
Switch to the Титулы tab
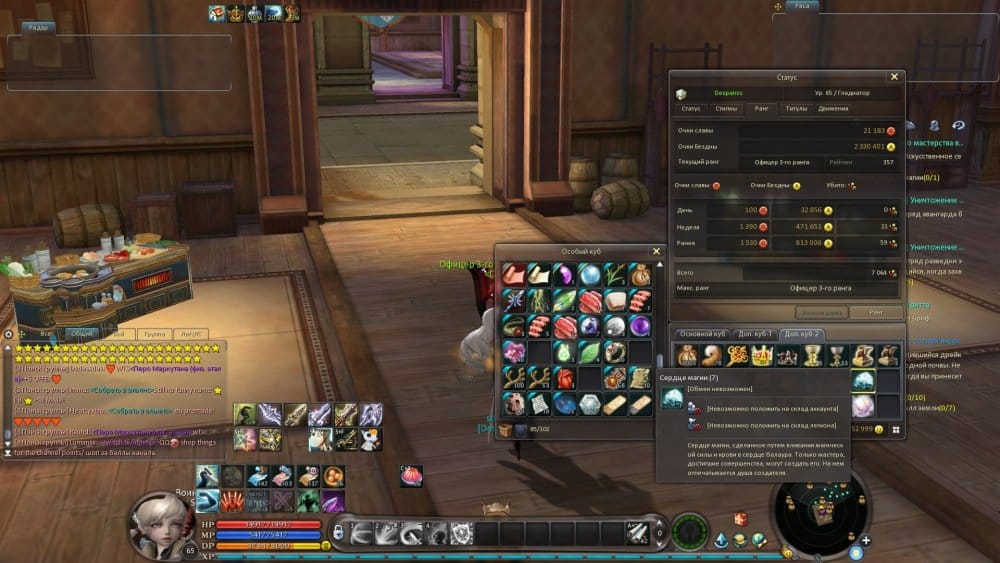[797, 108]
